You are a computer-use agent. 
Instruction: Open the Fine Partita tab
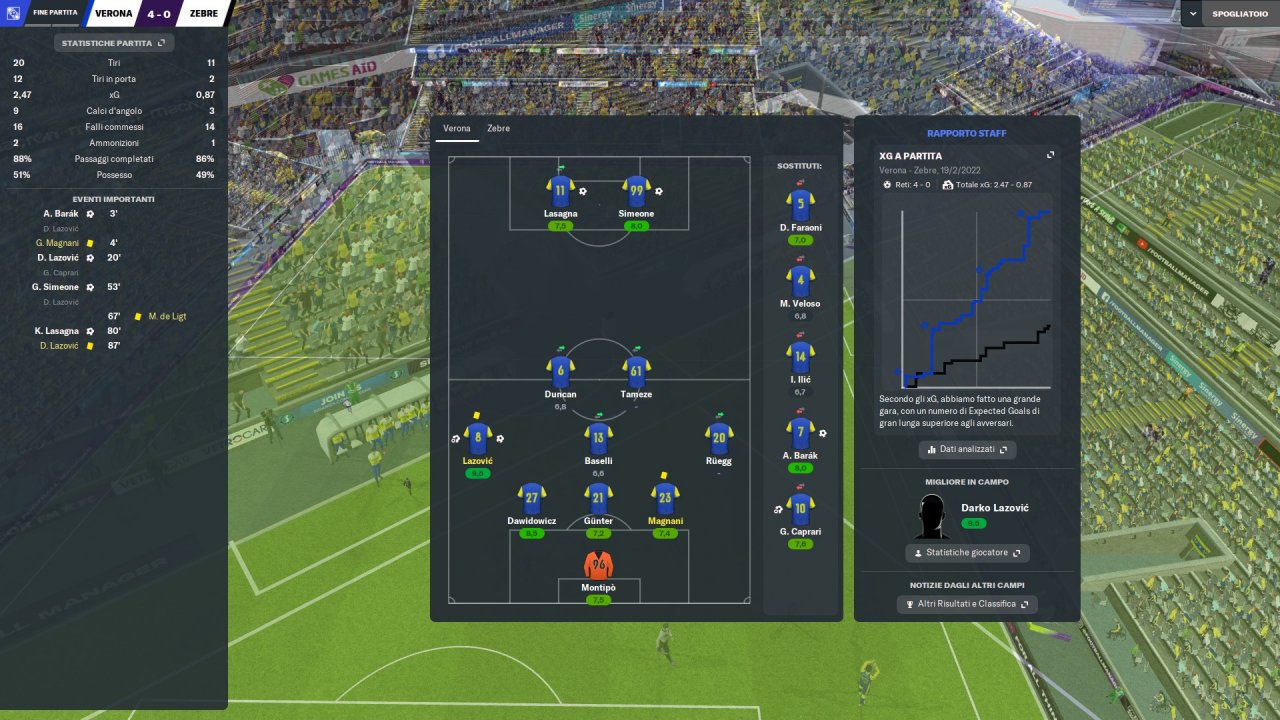click(55, 13)
